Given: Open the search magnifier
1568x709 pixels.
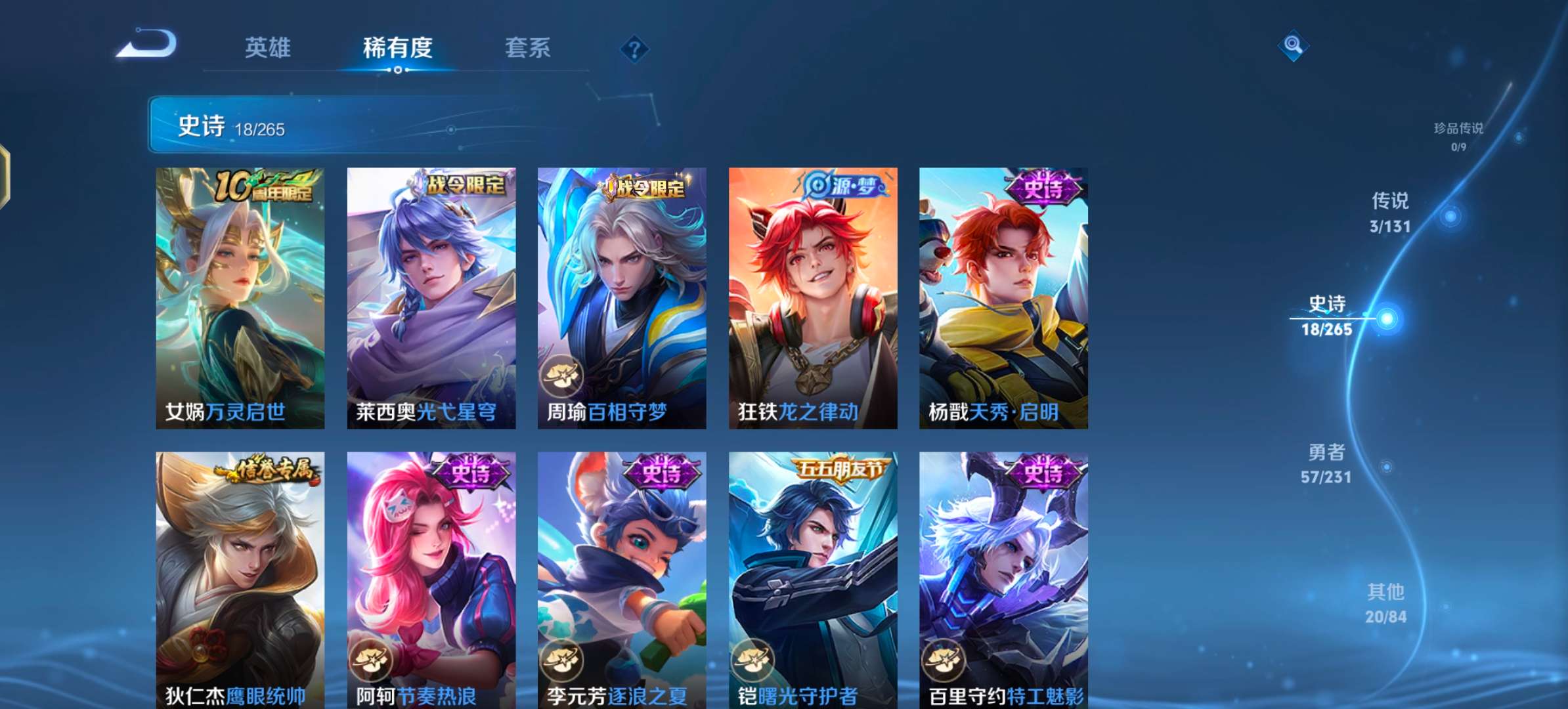Looking at the screenshot, I should [x=1292, y=45].
